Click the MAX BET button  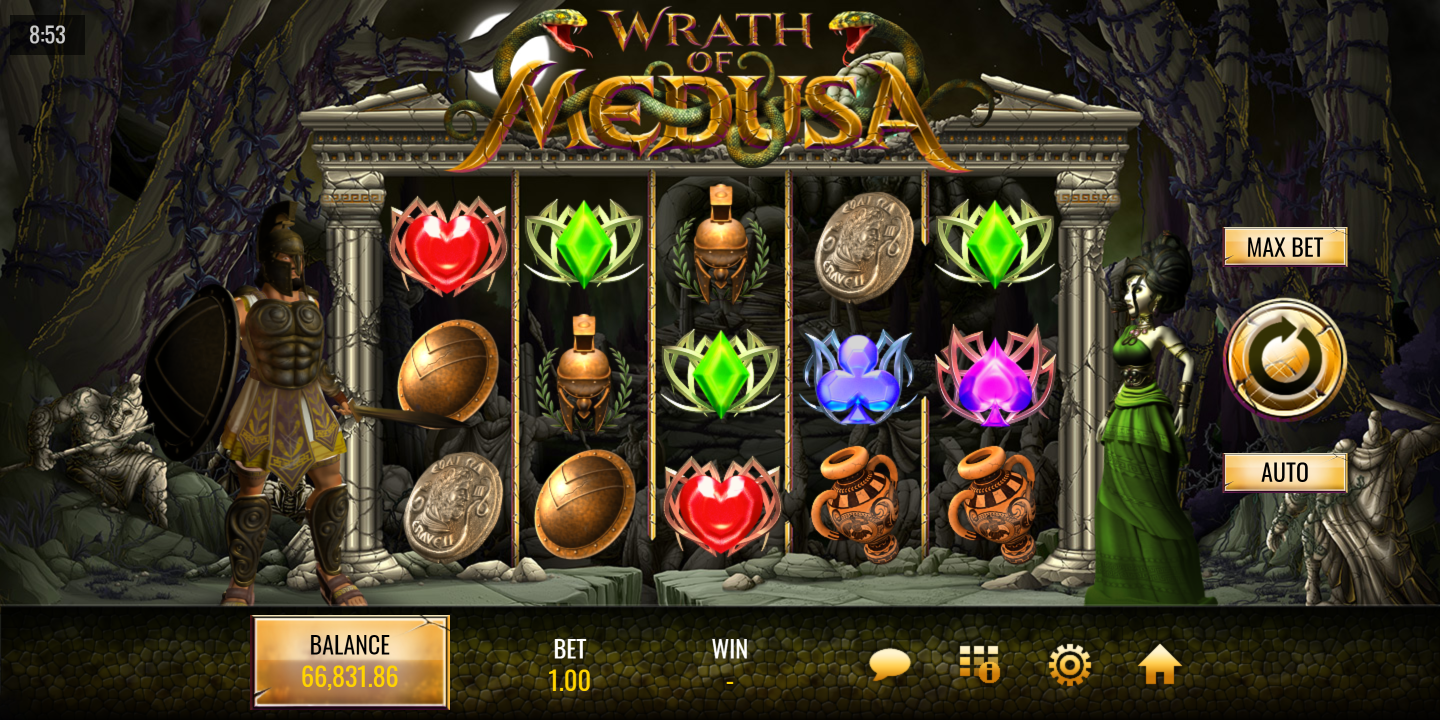click(x=1285, y=247)
